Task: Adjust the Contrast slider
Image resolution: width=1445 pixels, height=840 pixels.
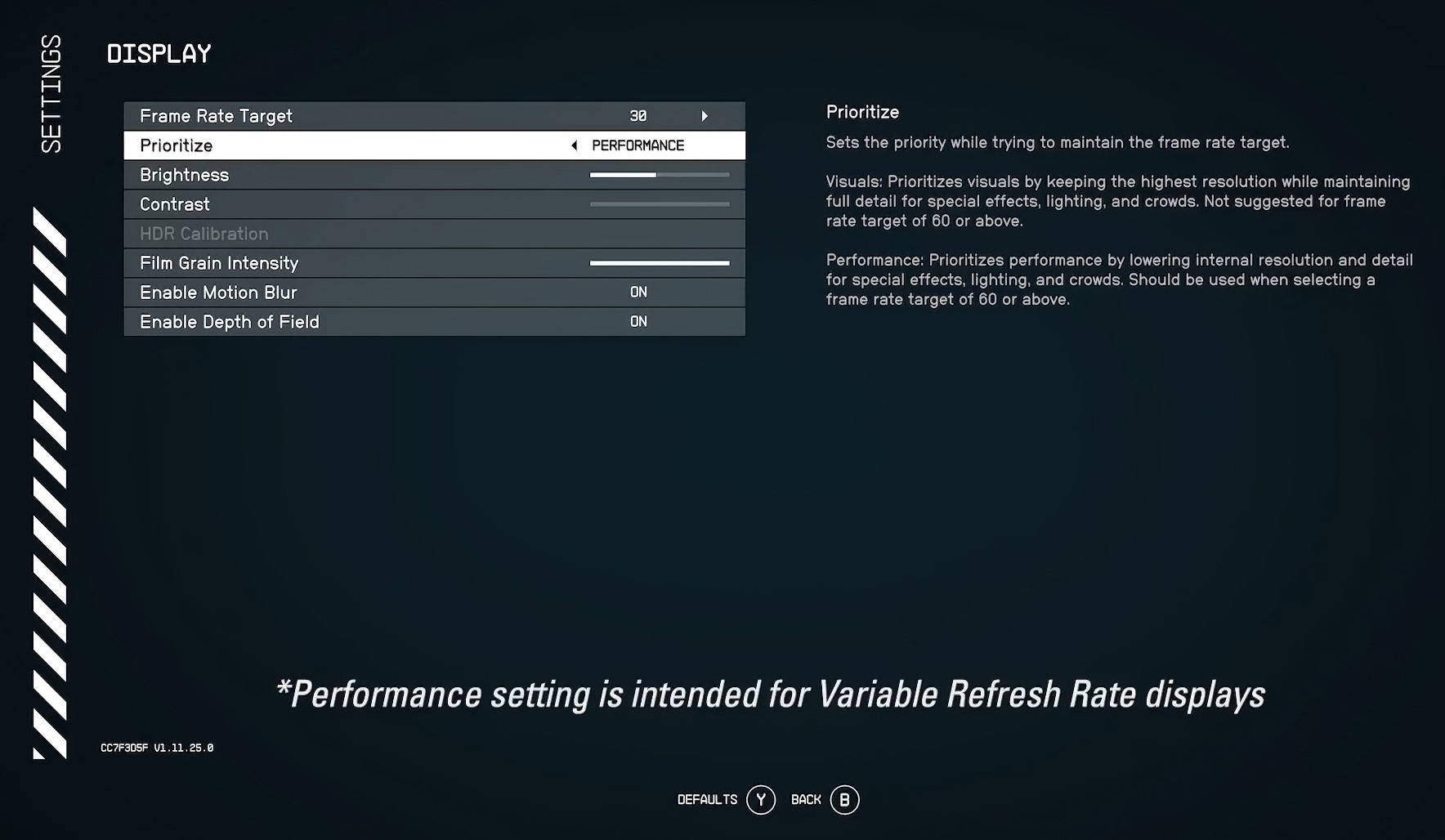Action: pyautogui.click(x=659, y=204)
